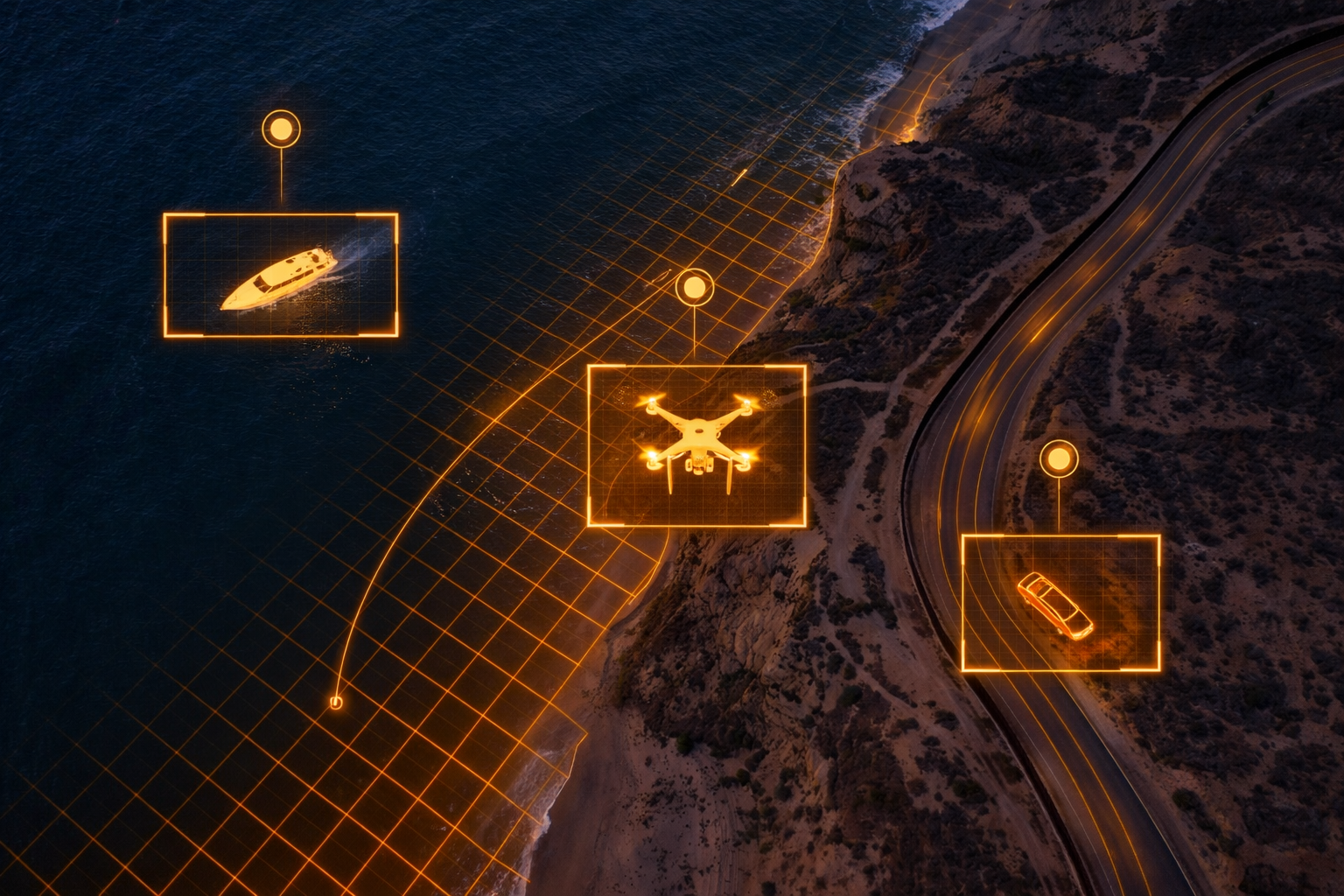Select the small endpoint node of the arc
Screen dimensions: 1344x896
(335, 702)
